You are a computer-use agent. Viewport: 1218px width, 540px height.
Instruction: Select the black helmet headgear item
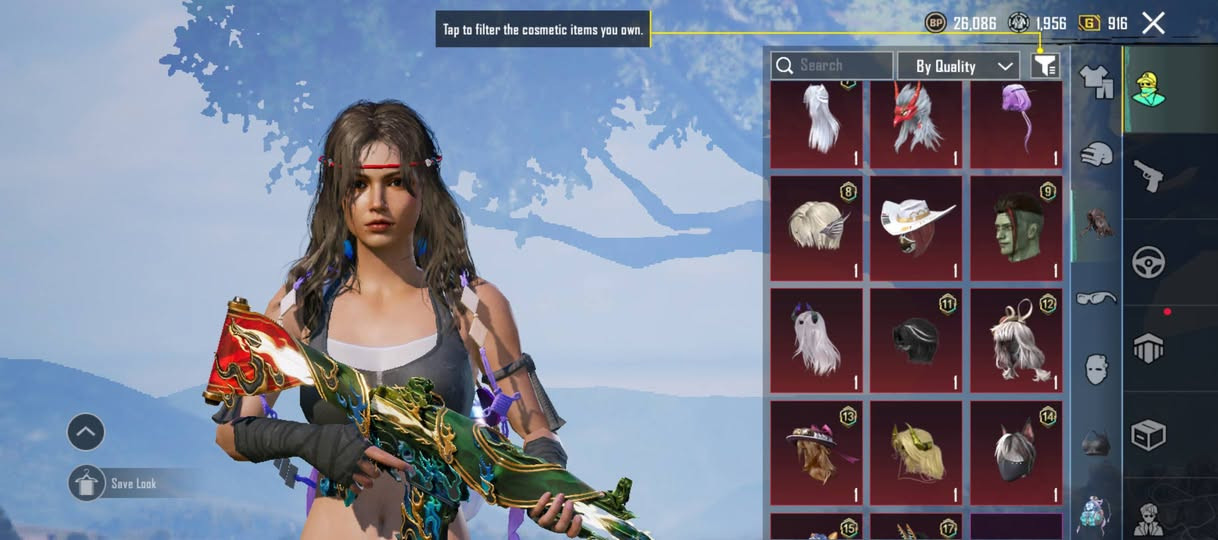coord(916,341)
